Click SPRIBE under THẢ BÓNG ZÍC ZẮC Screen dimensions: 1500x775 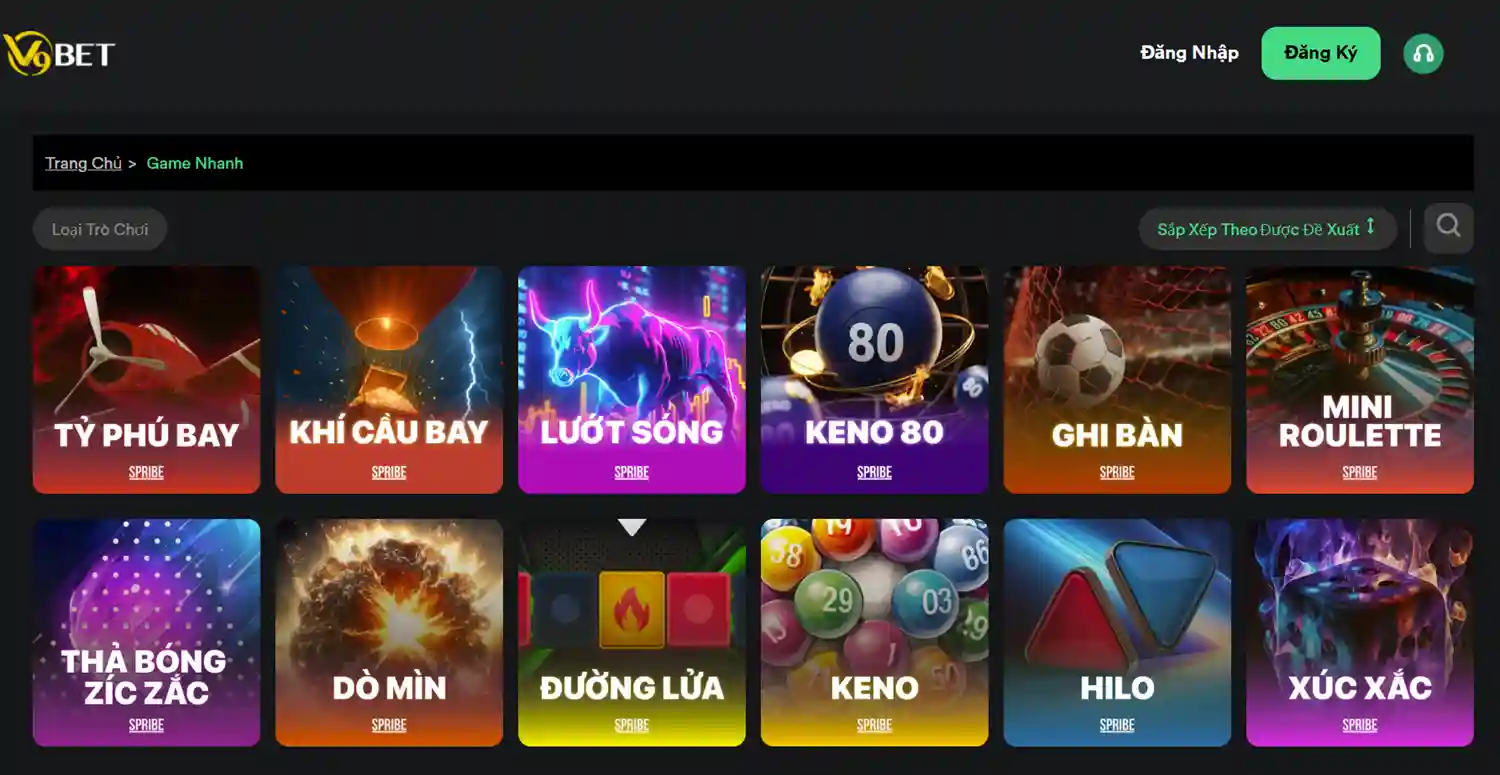[146, 724]
